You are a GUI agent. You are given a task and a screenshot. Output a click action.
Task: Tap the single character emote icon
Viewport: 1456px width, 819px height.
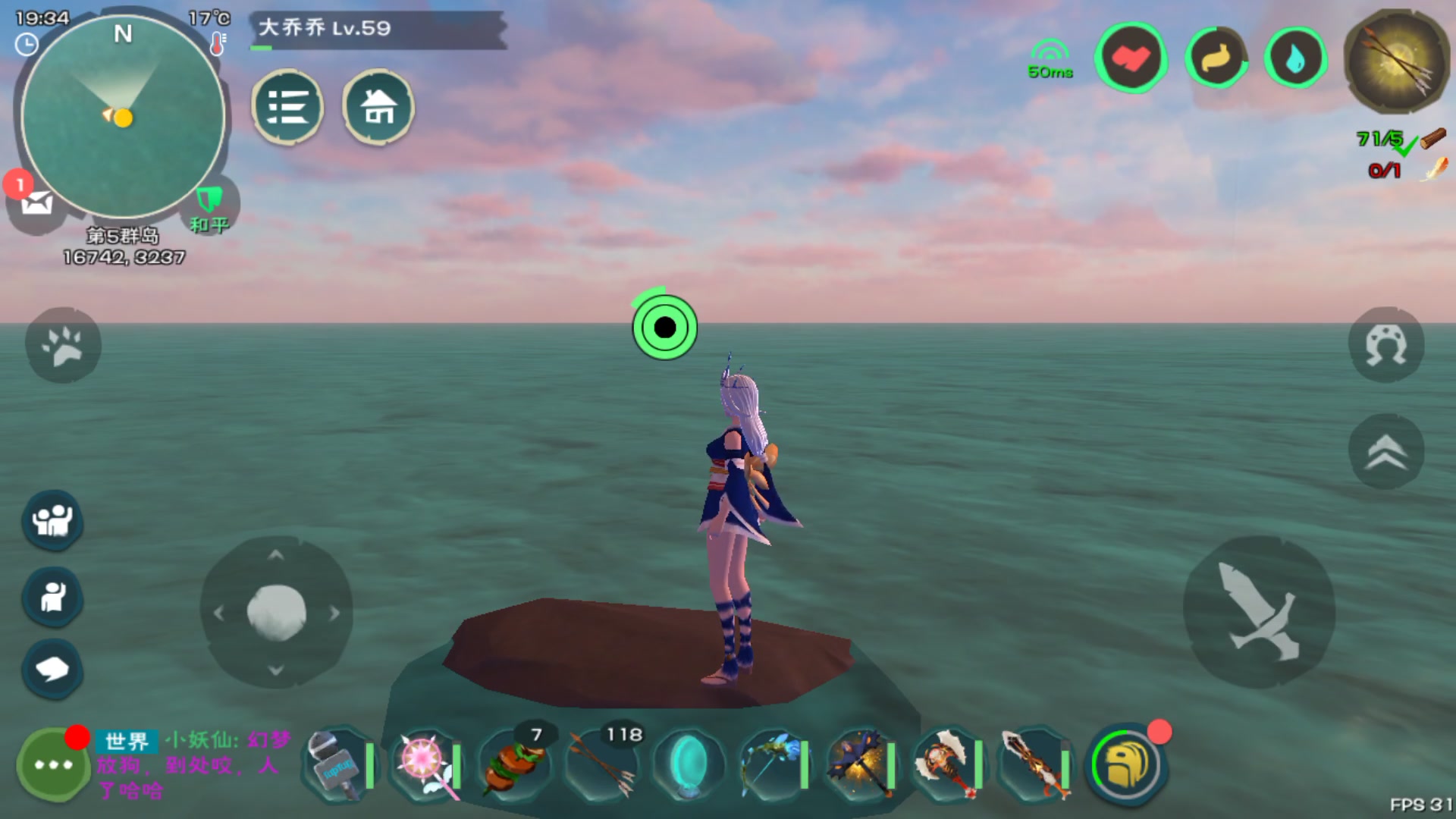(x=52, y=597)
